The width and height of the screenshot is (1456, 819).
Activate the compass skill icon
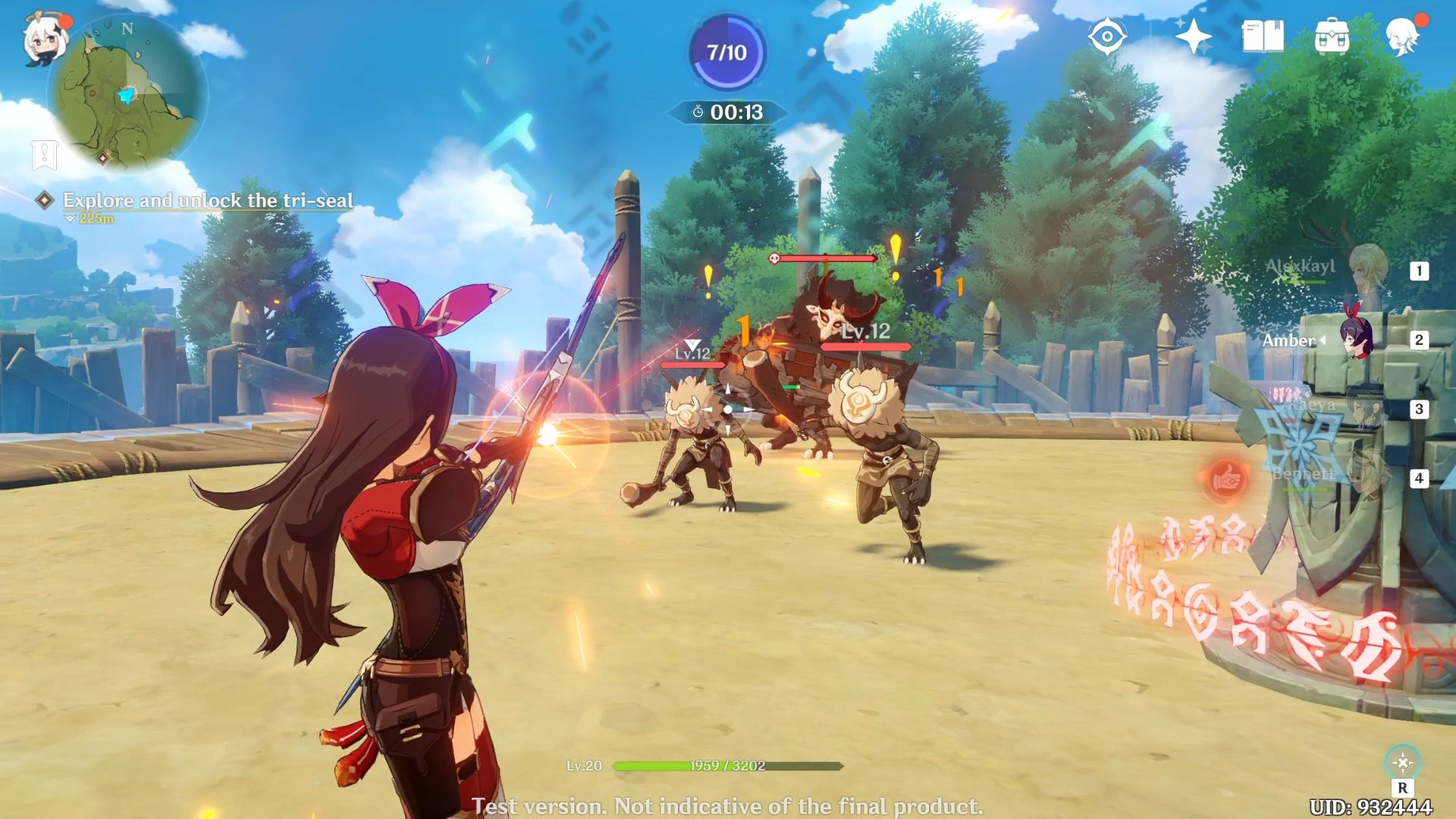point(1402,762)
